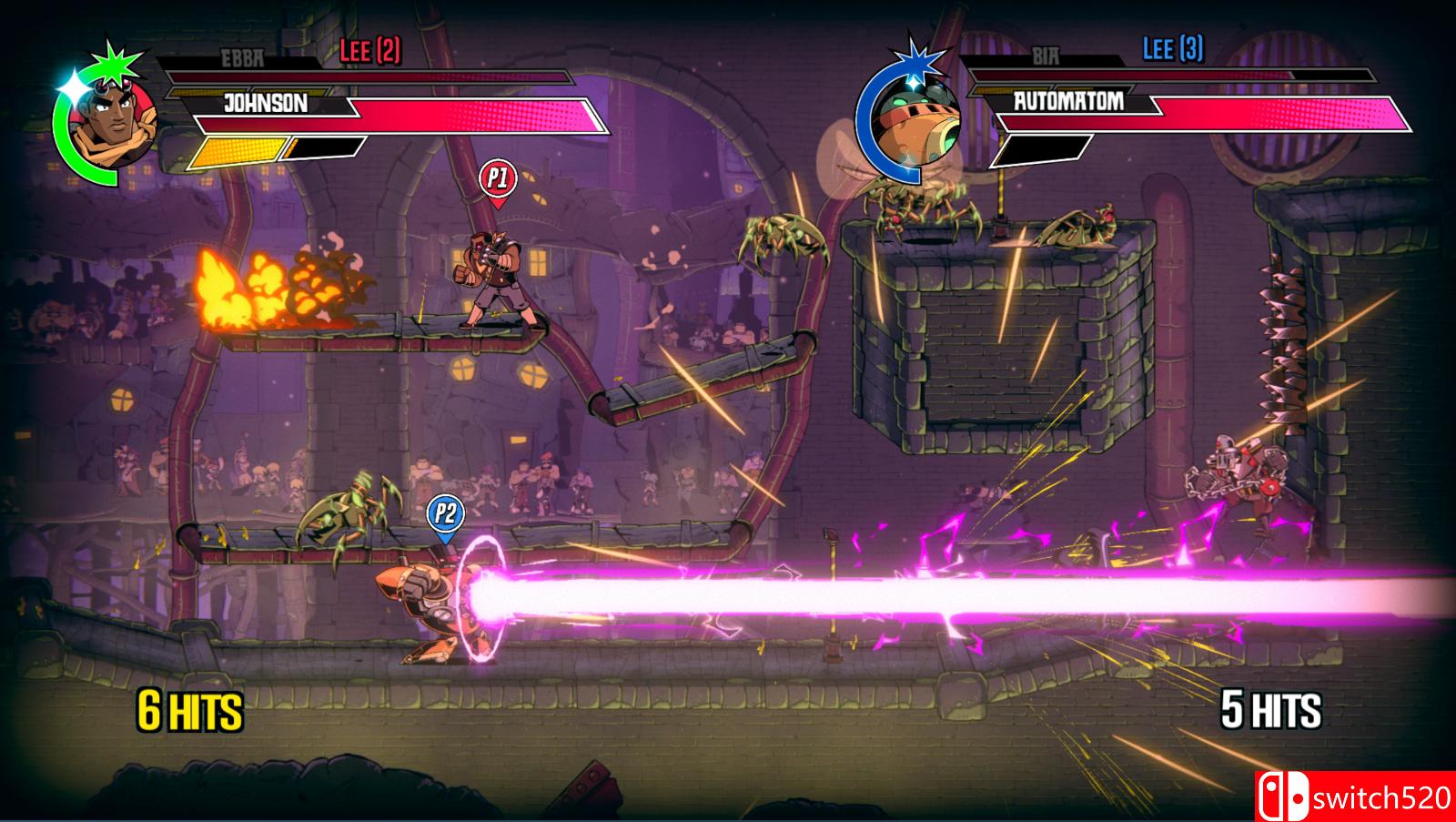Select the red P1 player marker
Screen dimensions: 1456x822
[x=497, y=178]
